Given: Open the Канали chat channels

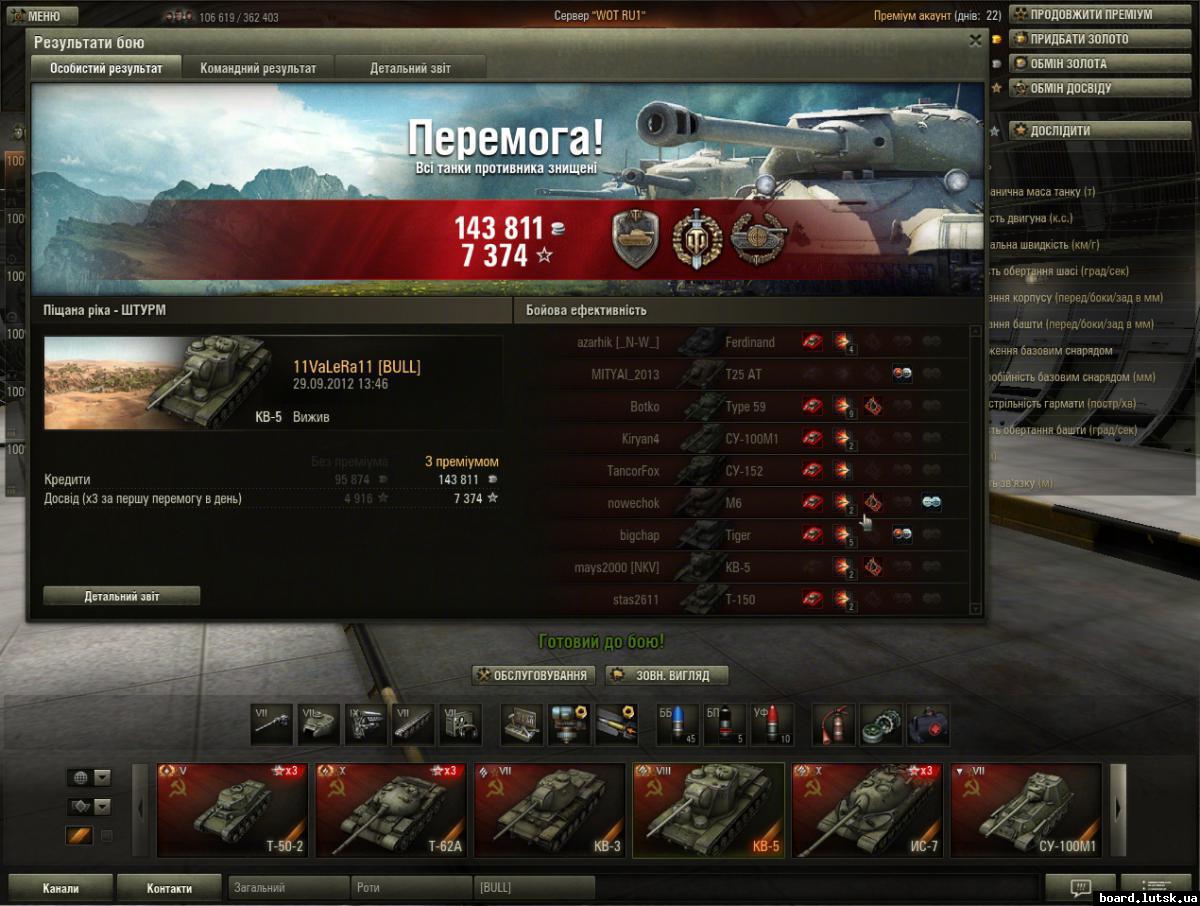Looking at the screenshot, I should [60, 888].
